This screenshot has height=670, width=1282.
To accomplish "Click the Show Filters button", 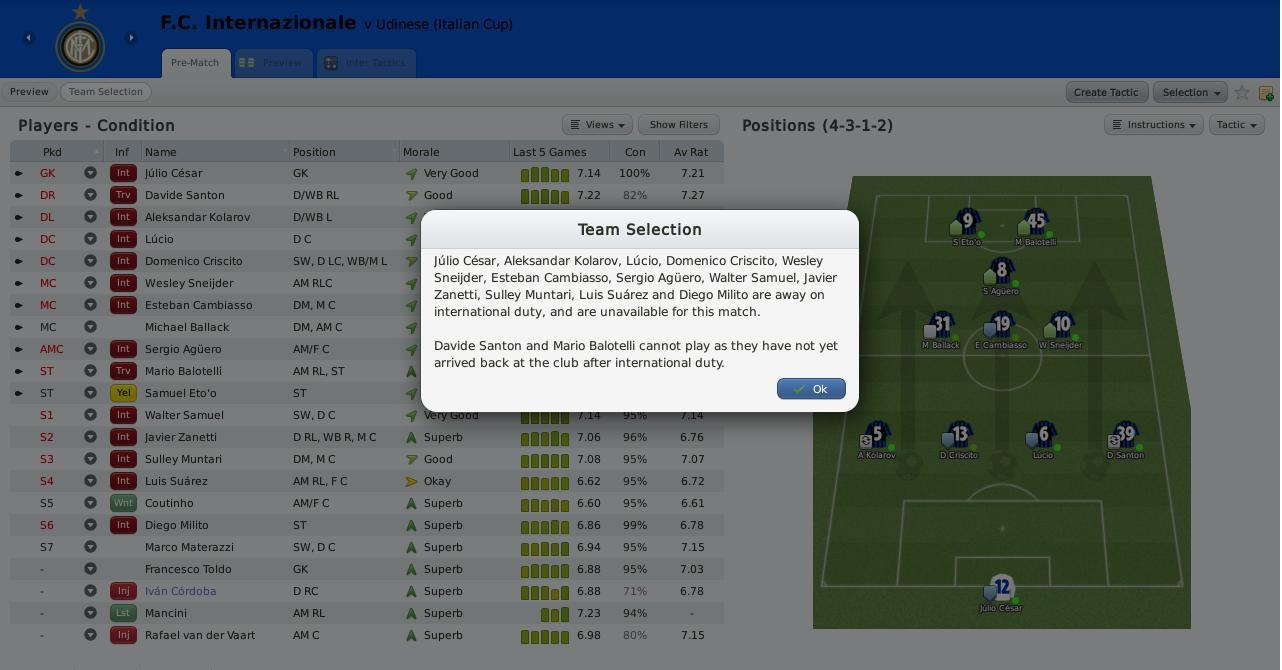I will point(678,125).
